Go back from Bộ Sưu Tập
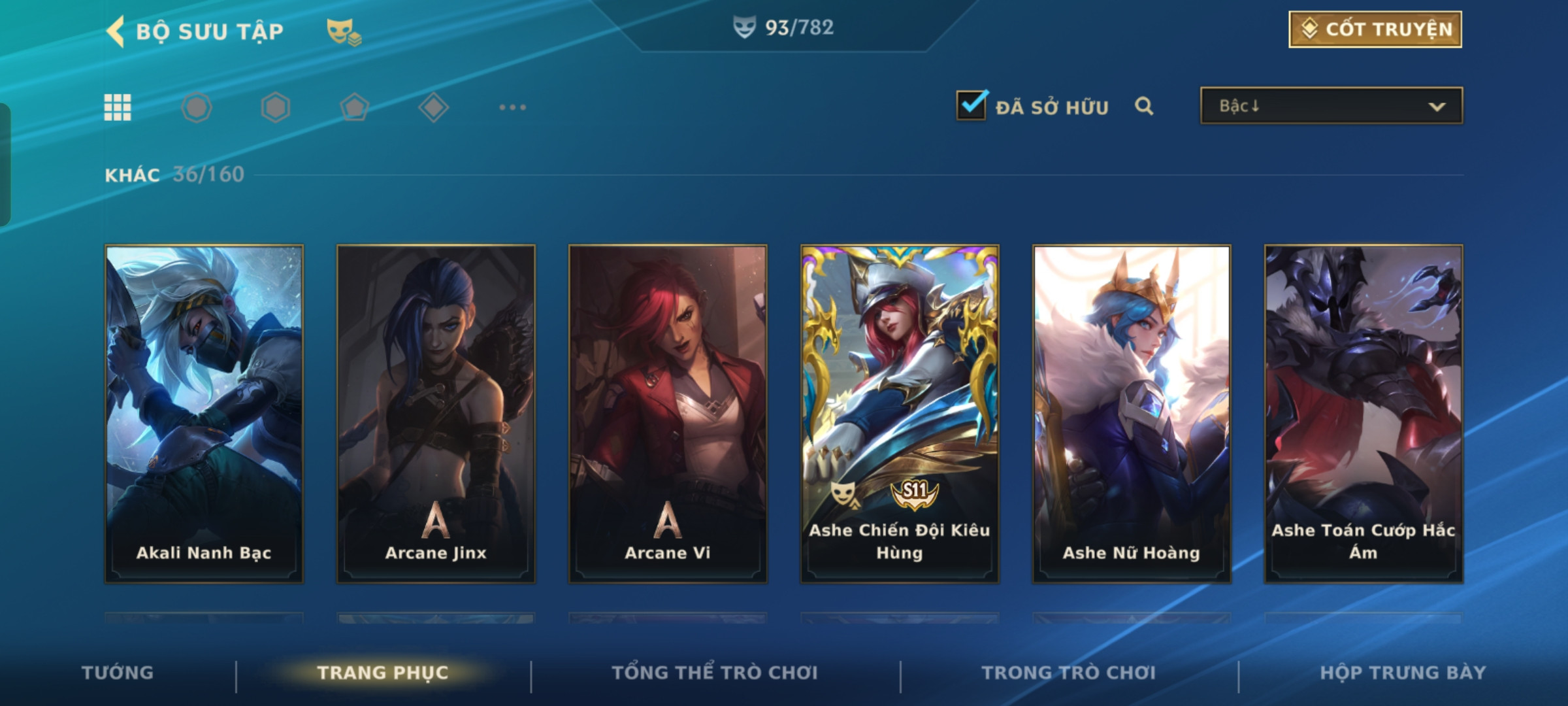1568x706 pixels. coord(116,31)
